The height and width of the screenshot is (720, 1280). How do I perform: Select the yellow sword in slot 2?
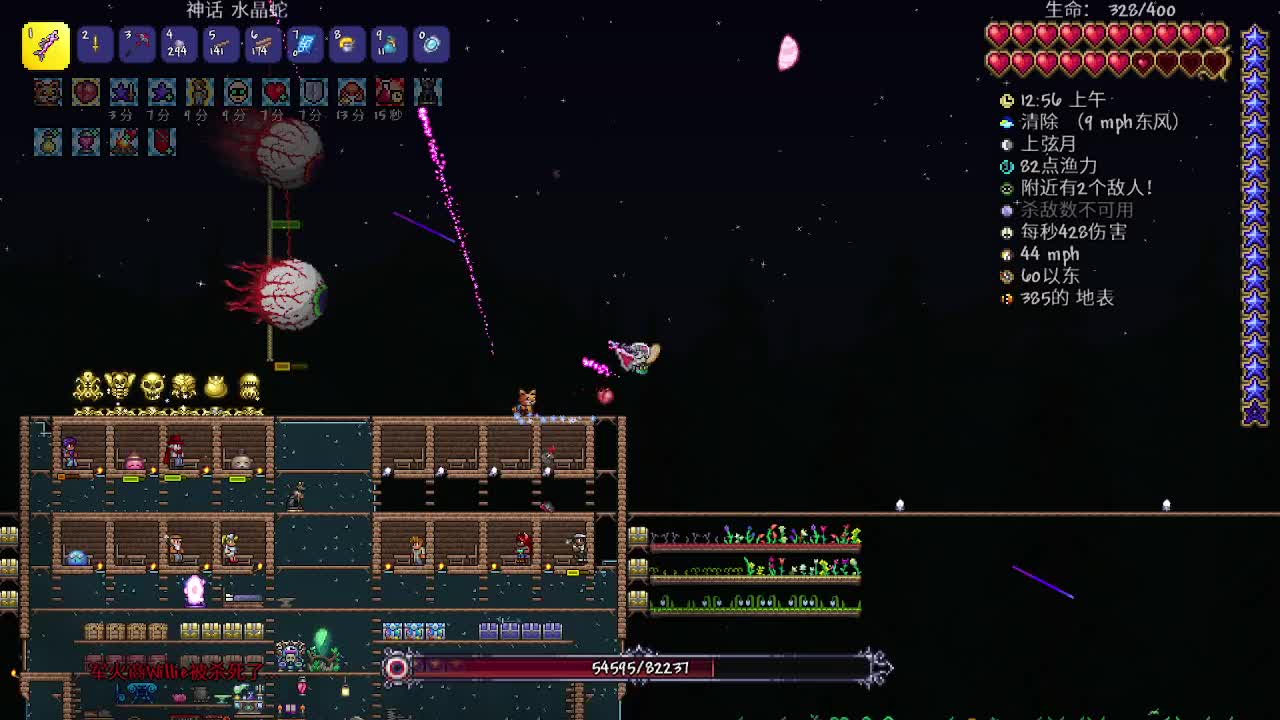coord(95,45)
